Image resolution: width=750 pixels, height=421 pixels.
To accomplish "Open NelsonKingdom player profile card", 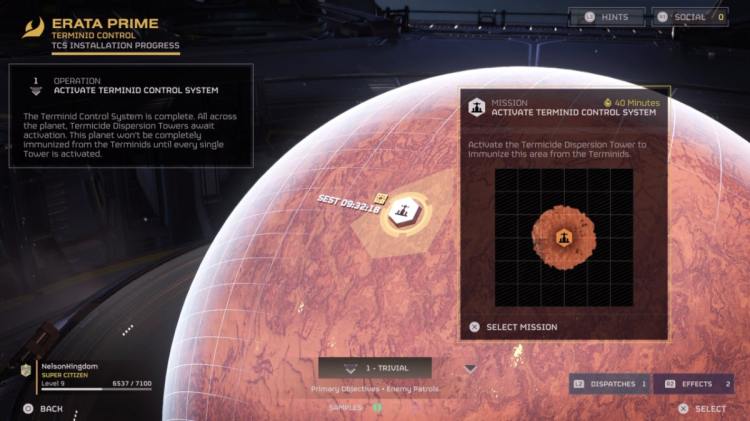I will click(83, 374).
